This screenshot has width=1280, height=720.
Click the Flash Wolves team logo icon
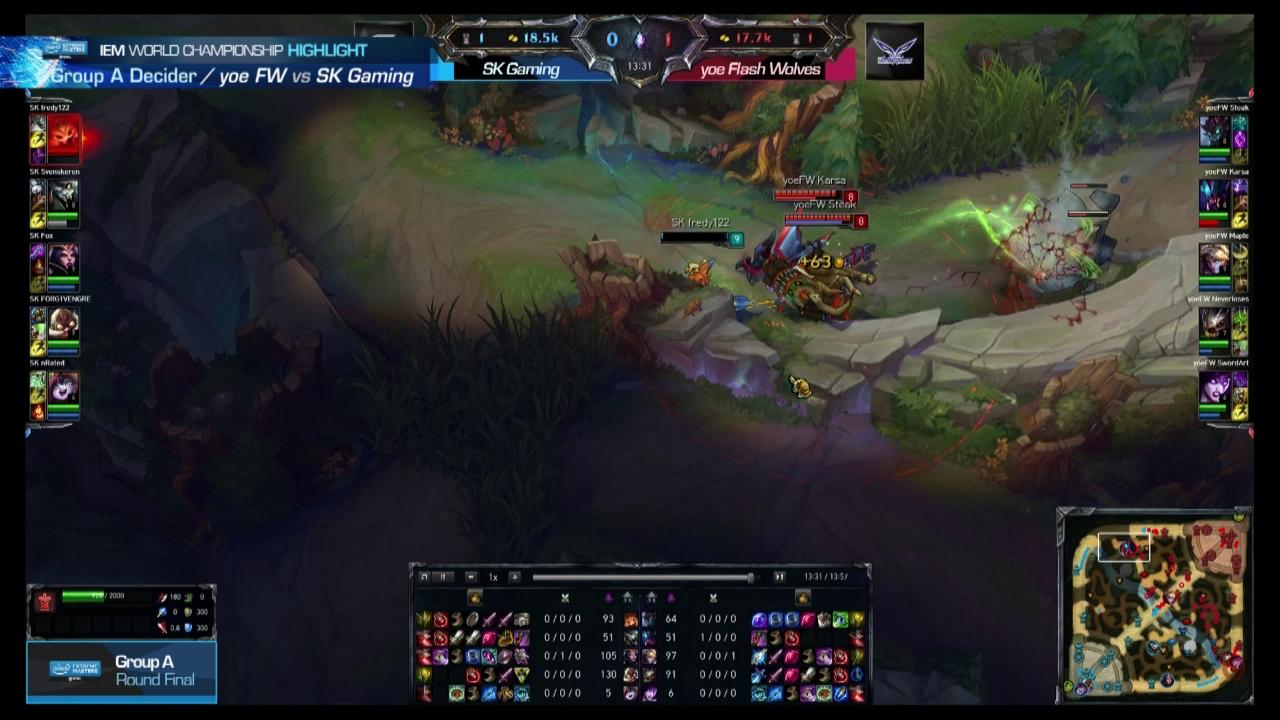point(893,48)
